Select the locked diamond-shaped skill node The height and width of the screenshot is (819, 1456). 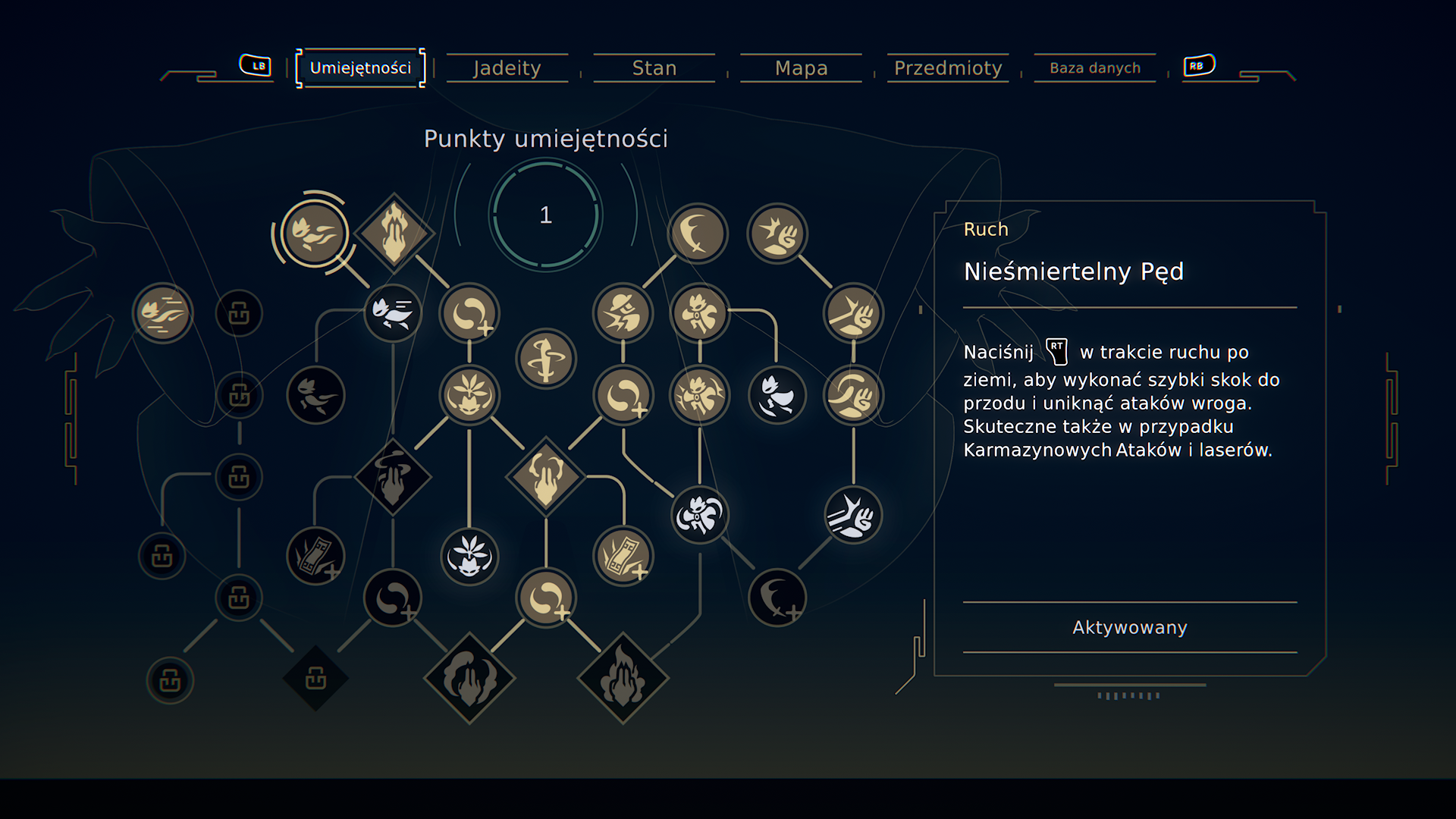coord(315,679)
